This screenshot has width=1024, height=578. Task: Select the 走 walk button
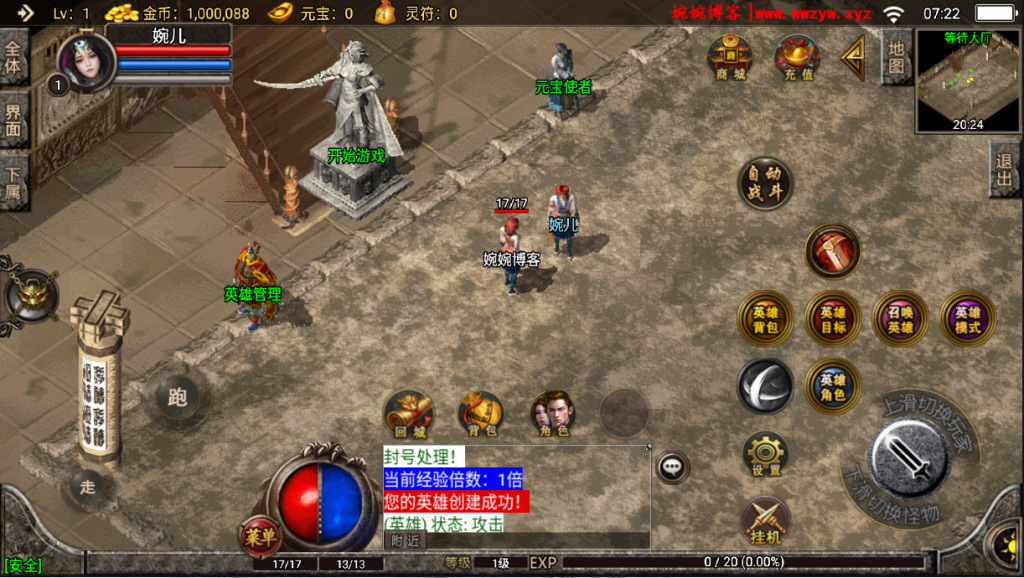pyautogui.click(x=87, y=487)
